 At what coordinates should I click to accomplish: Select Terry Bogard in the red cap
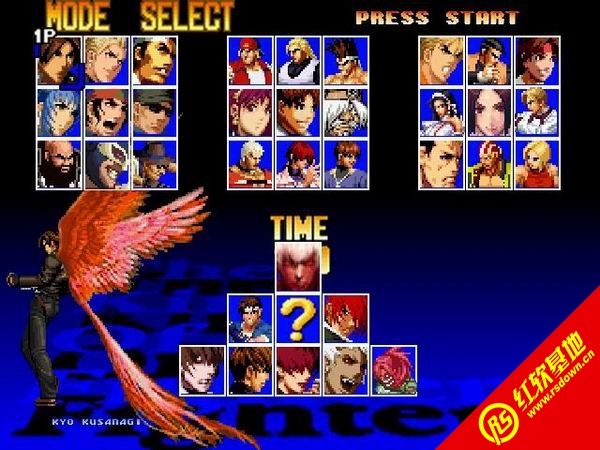[x=249, y=62]
